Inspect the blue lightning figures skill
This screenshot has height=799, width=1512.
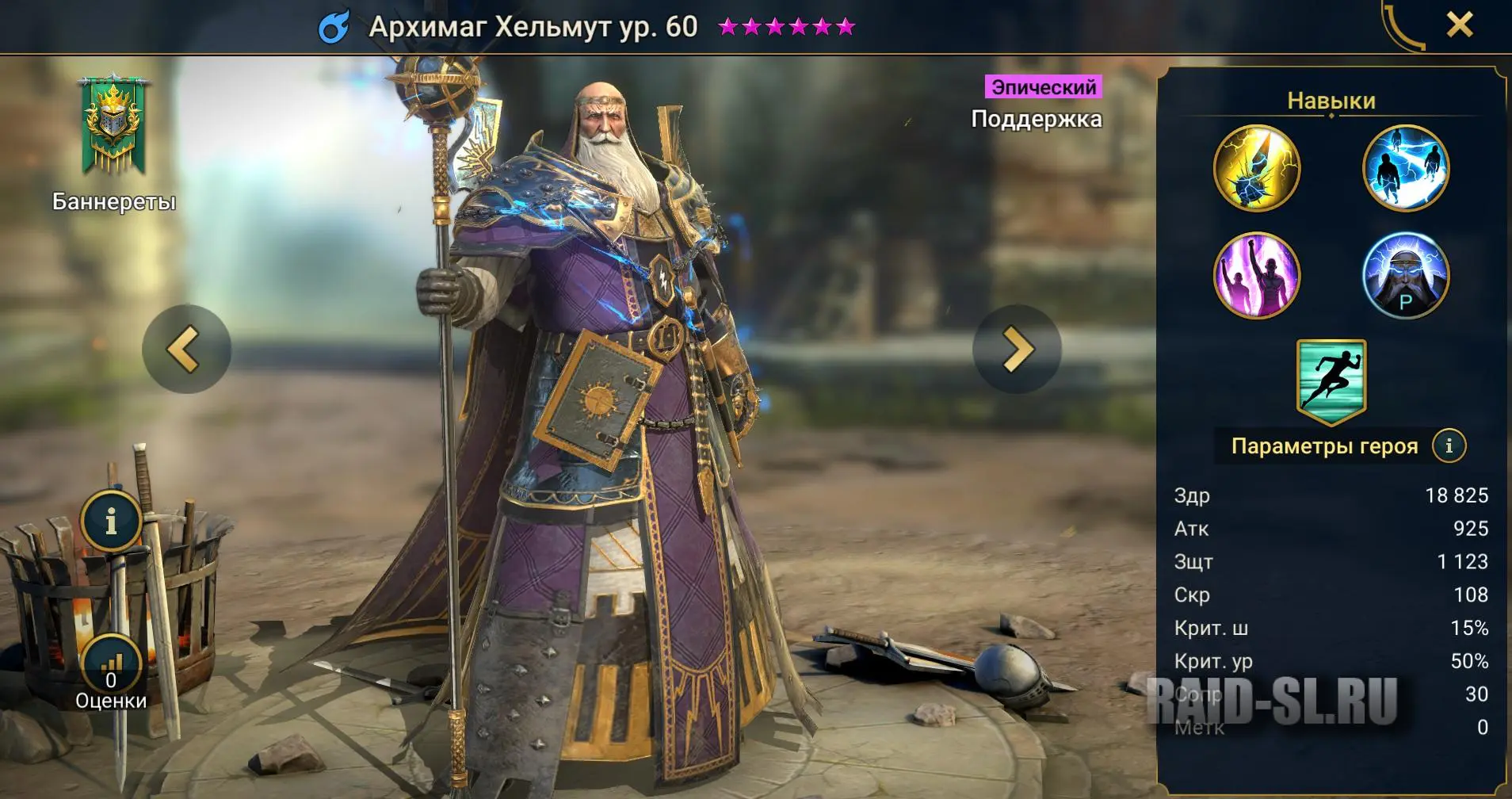[x=1405, y=168]
